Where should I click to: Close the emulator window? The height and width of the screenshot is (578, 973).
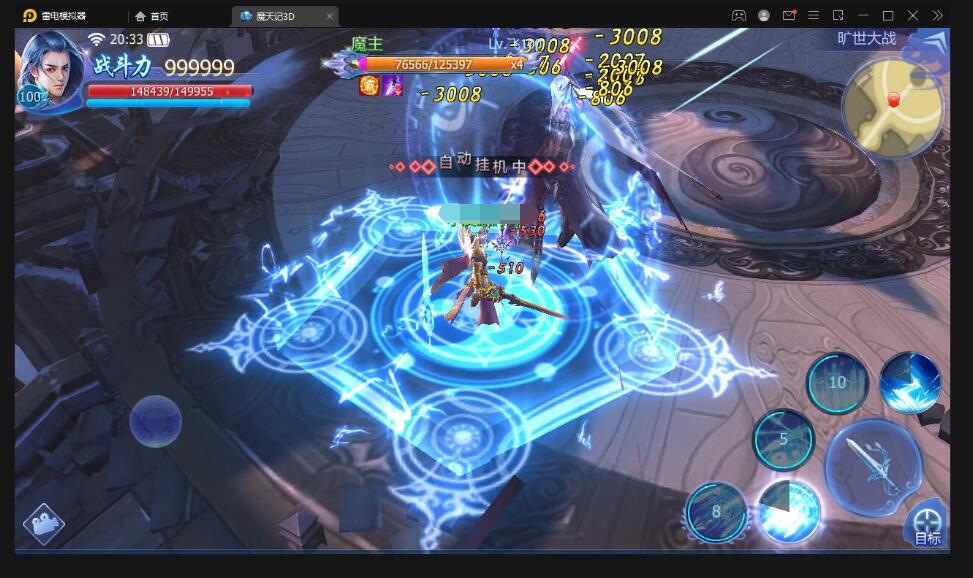tap(912, 16)
